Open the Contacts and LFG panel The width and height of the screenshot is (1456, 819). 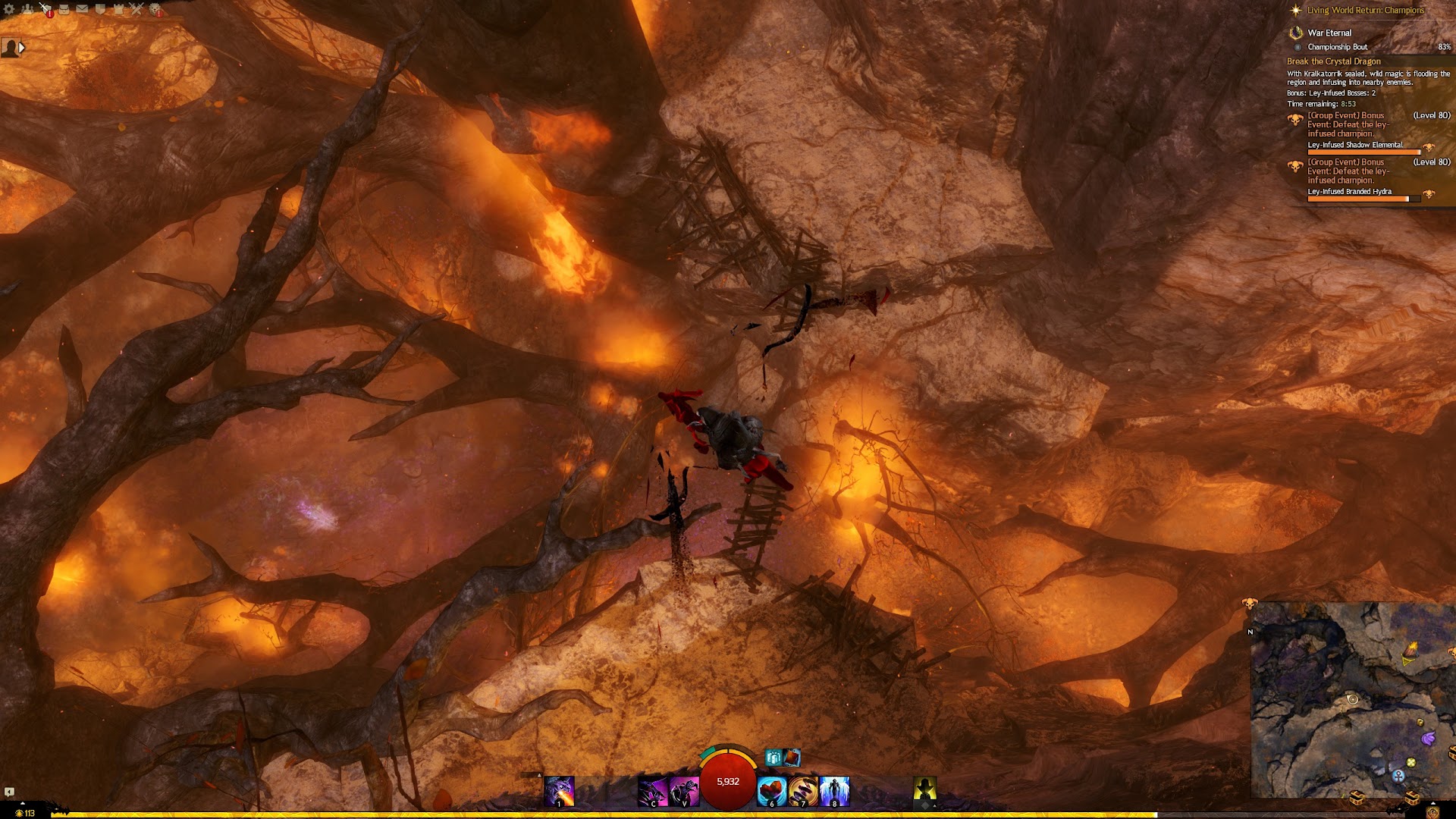27,9
